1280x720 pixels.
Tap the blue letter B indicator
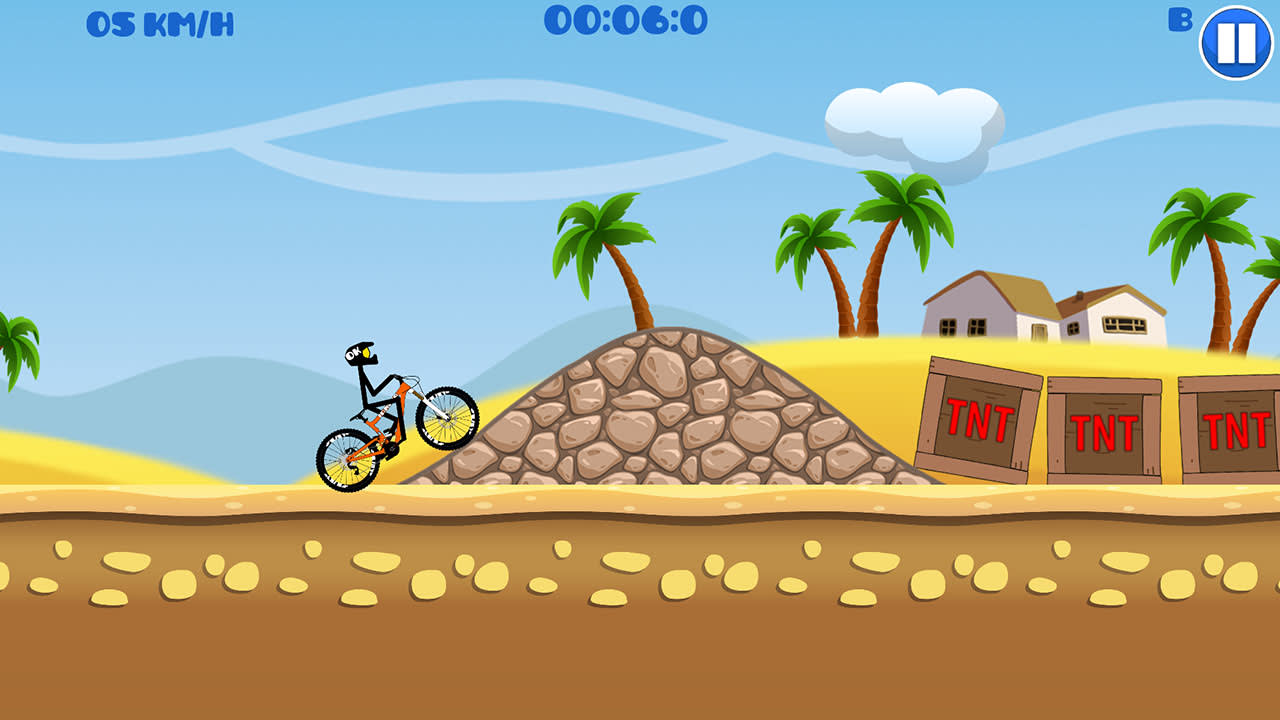pyautogui.click(x=1181, y=20)
